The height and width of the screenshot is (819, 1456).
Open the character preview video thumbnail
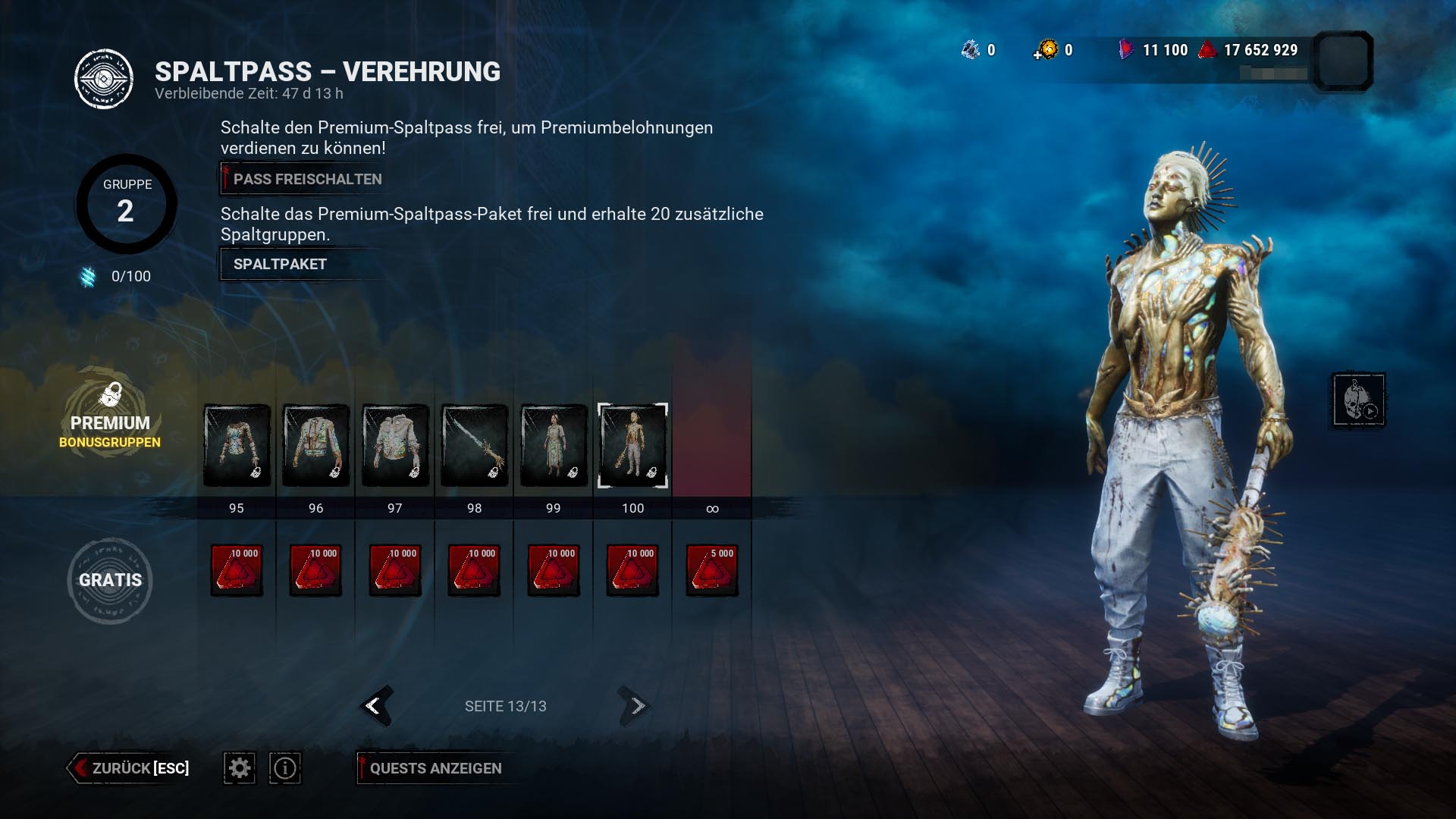pos(1360,399)
